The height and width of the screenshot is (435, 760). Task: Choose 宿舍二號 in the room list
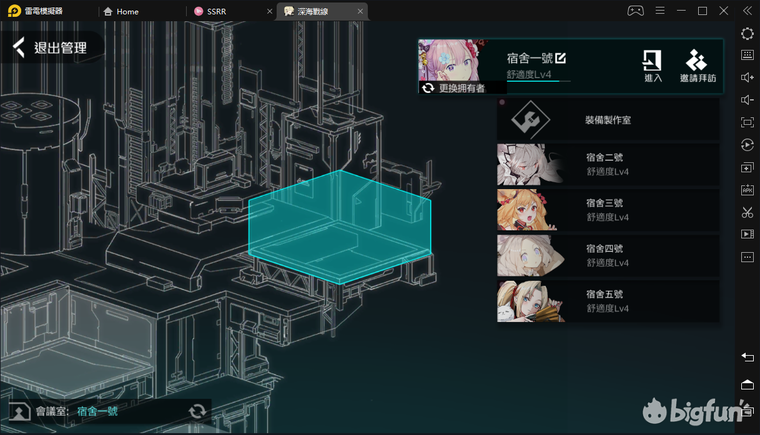608,164
